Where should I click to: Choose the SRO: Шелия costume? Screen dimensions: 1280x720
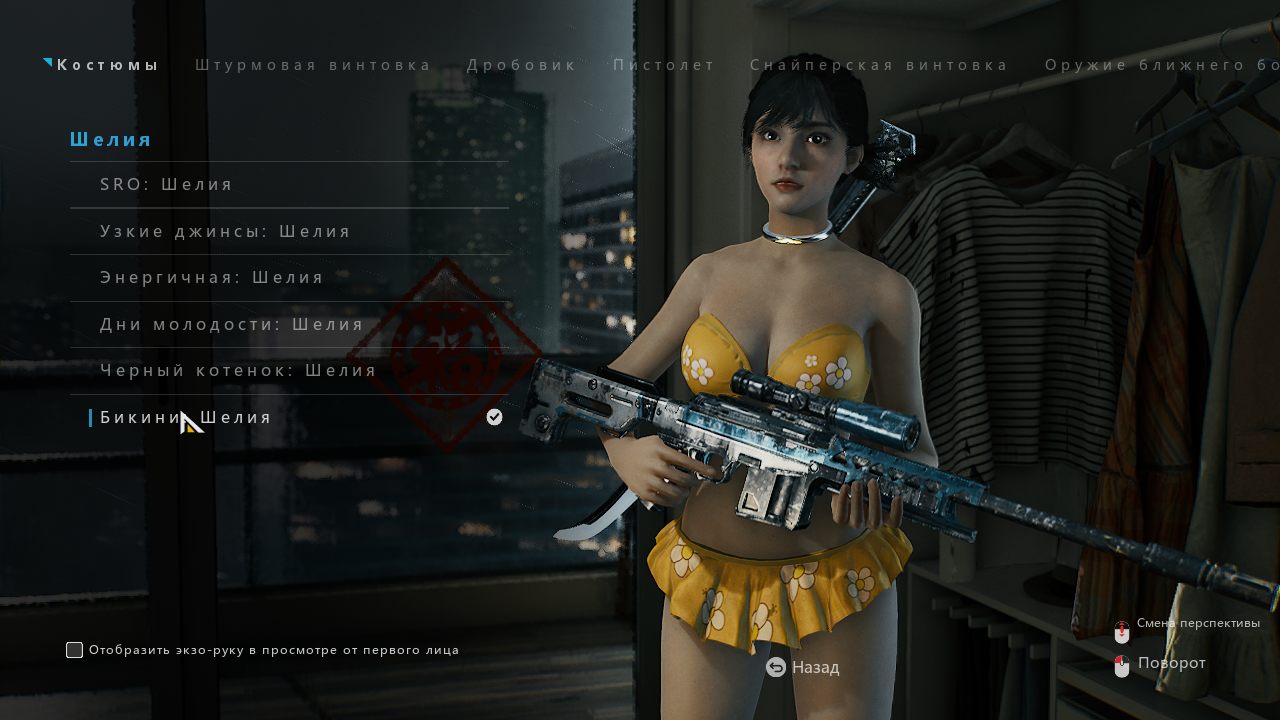point(166,185)
